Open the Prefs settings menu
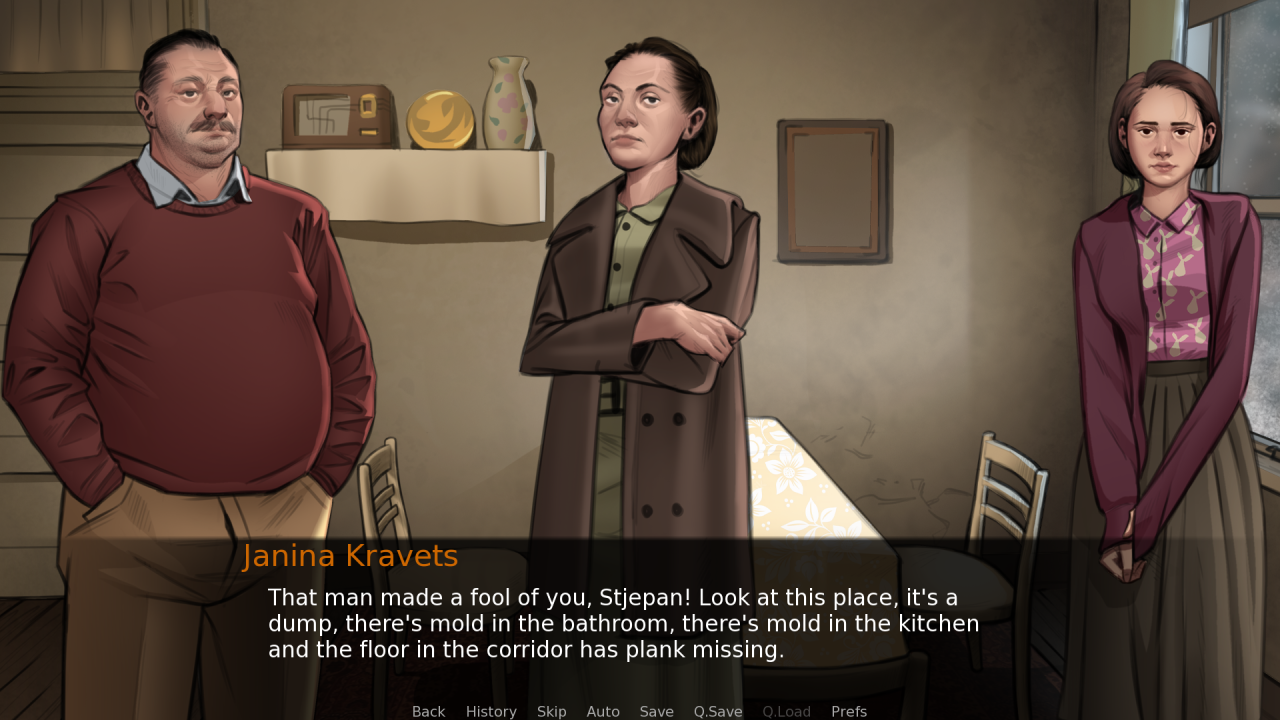 tap(849, 711)
